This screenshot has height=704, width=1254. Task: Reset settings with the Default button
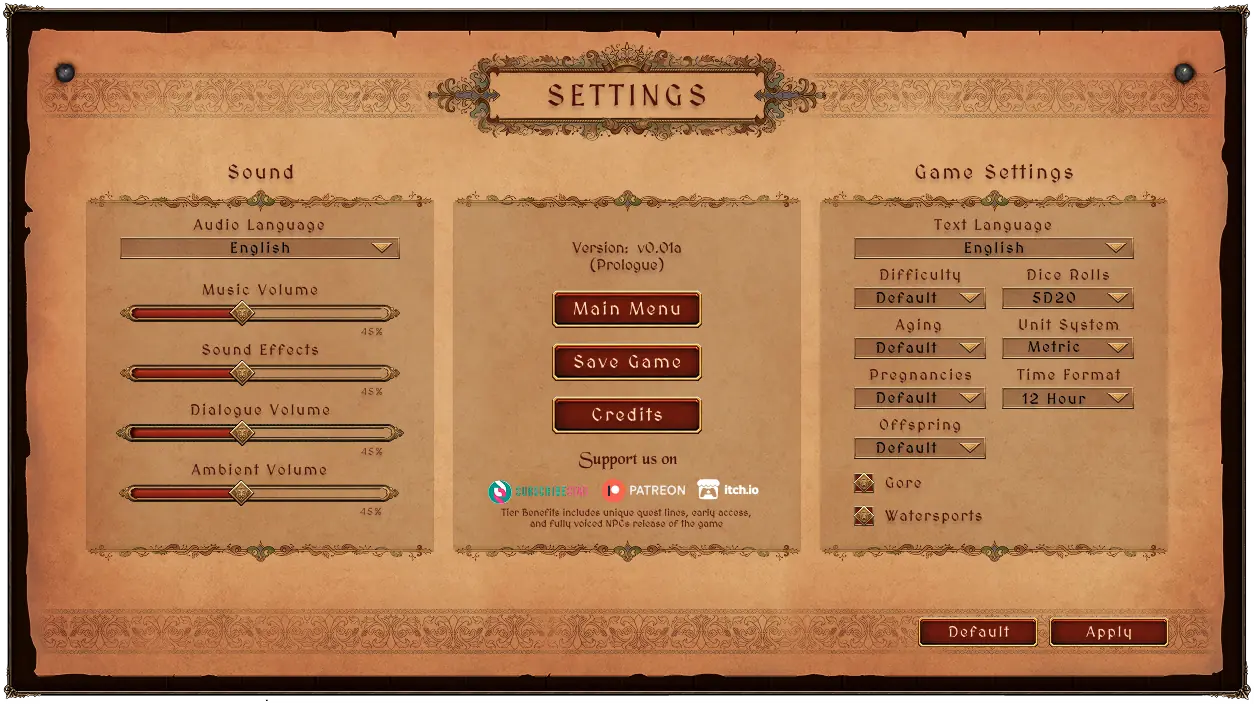[x=978, y=632]
